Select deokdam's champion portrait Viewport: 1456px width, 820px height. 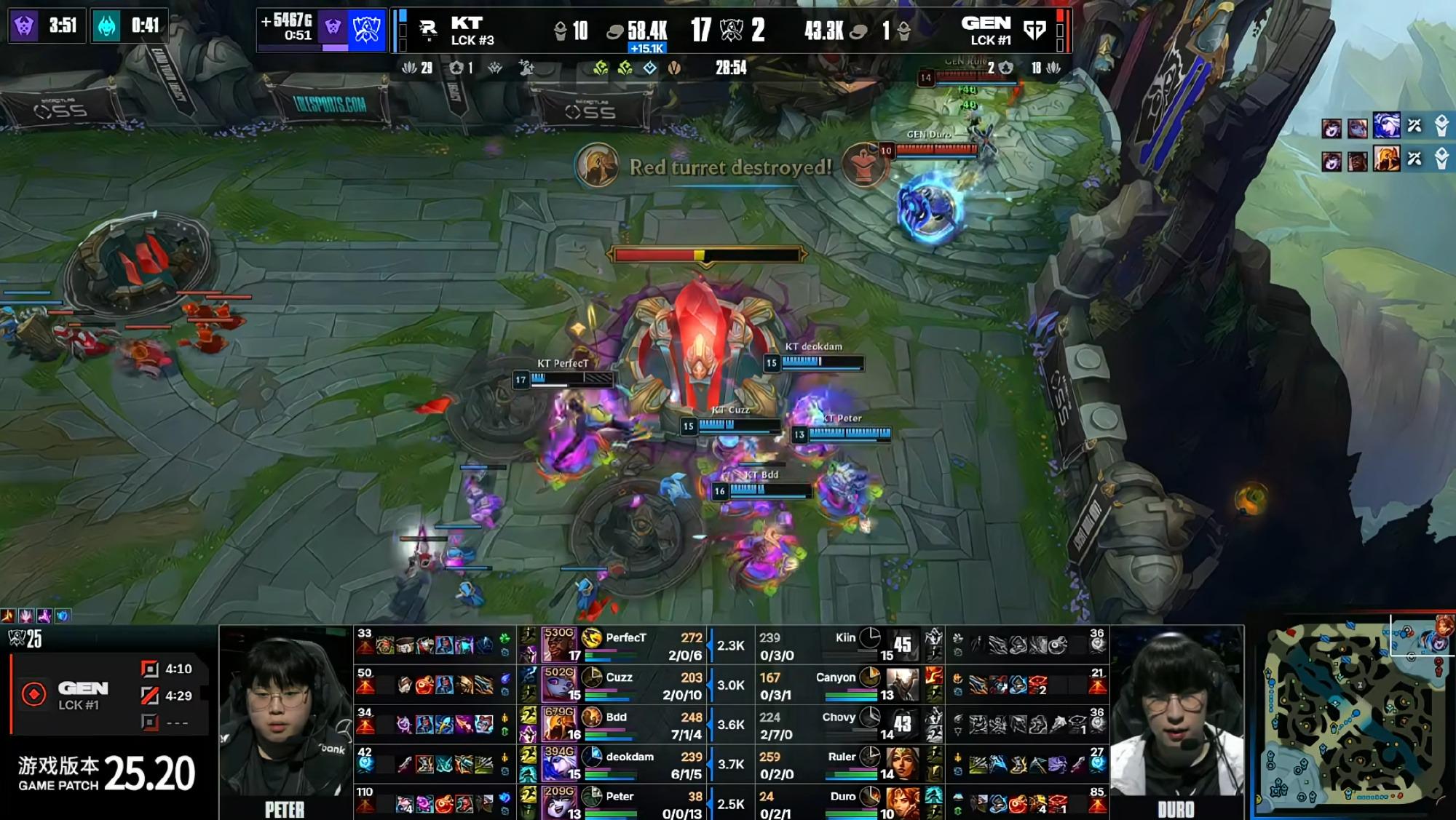coord(560,764)
